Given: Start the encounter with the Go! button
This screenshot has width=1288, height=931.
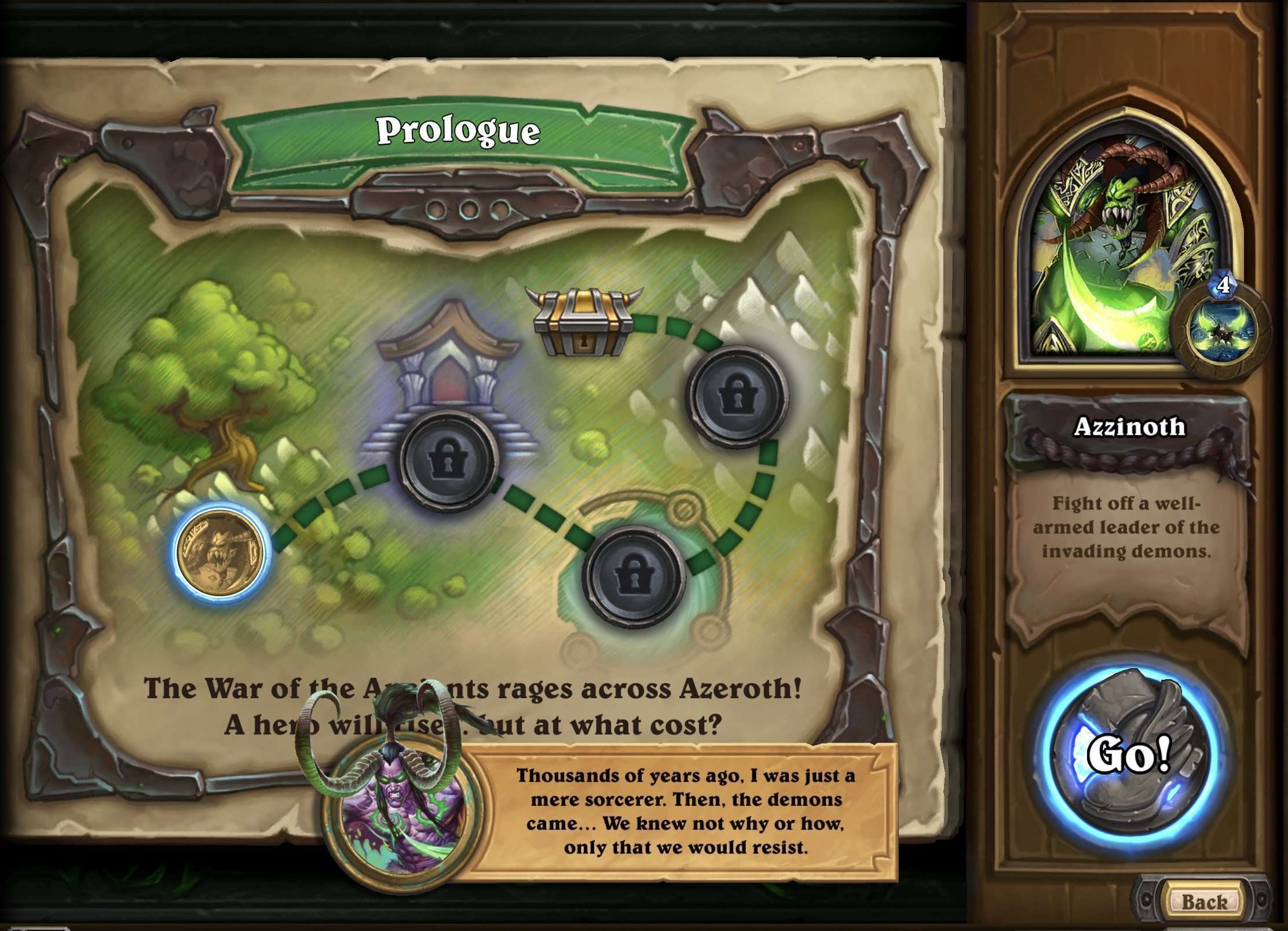Looking at the screenshot, I should pos(1128,754).
